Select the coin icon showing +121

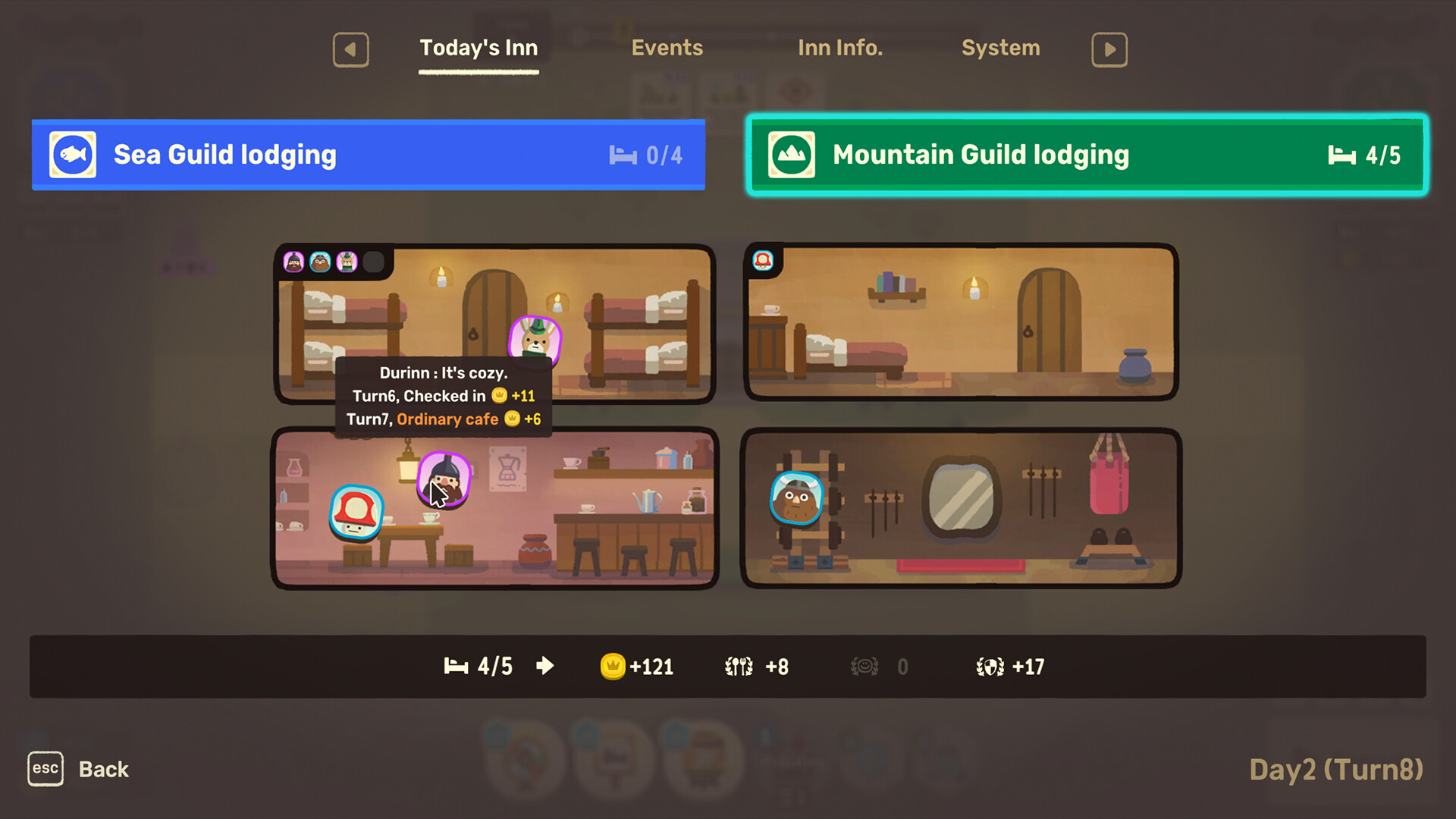(613, 667)
